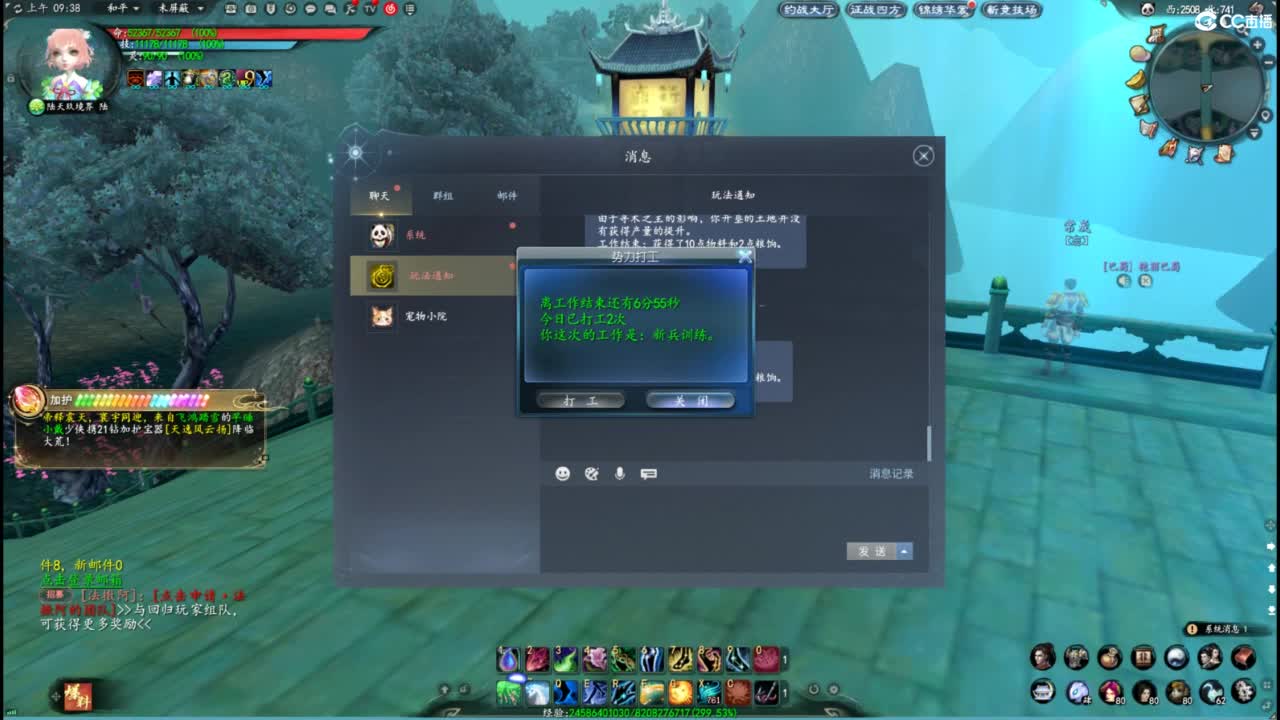Screen dimensions: 1280x720
Task: Click the golden 玩法通知 channel icon
Action: coord(382,276)
